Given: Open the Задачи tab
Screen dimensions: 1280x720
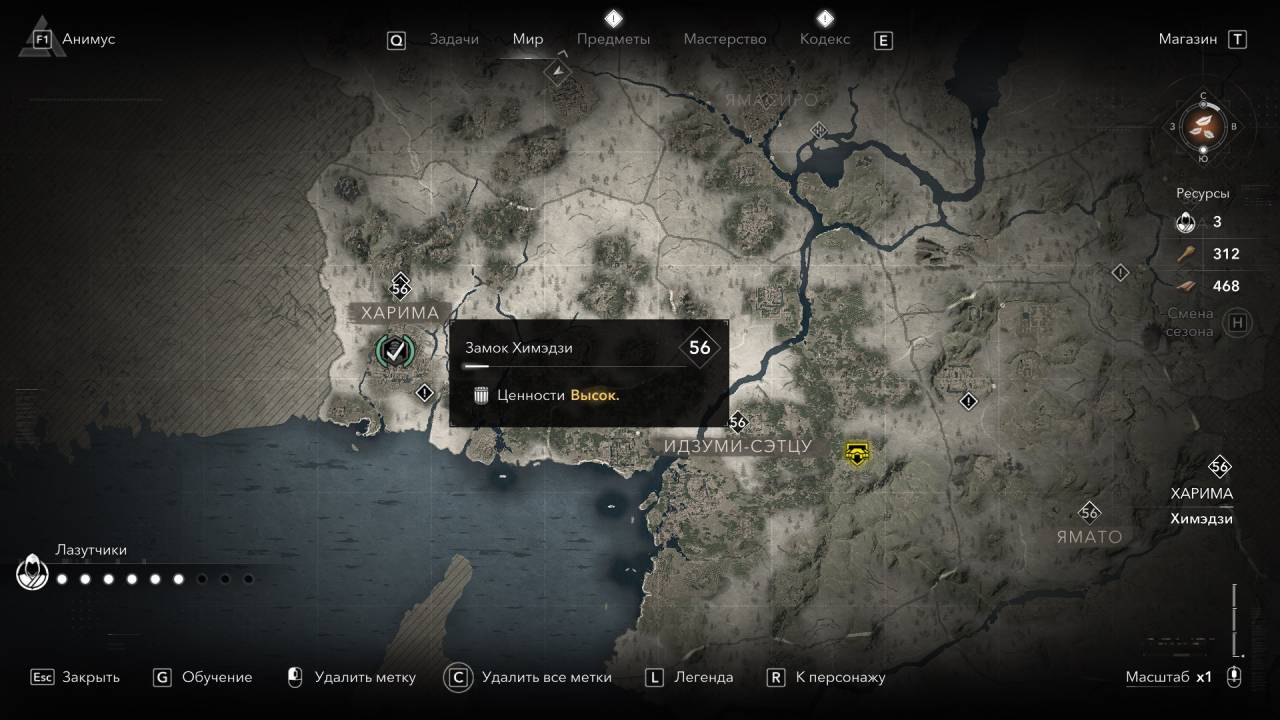Looking at the screenshot, I should pyautogui.click(x=453, y=39).
